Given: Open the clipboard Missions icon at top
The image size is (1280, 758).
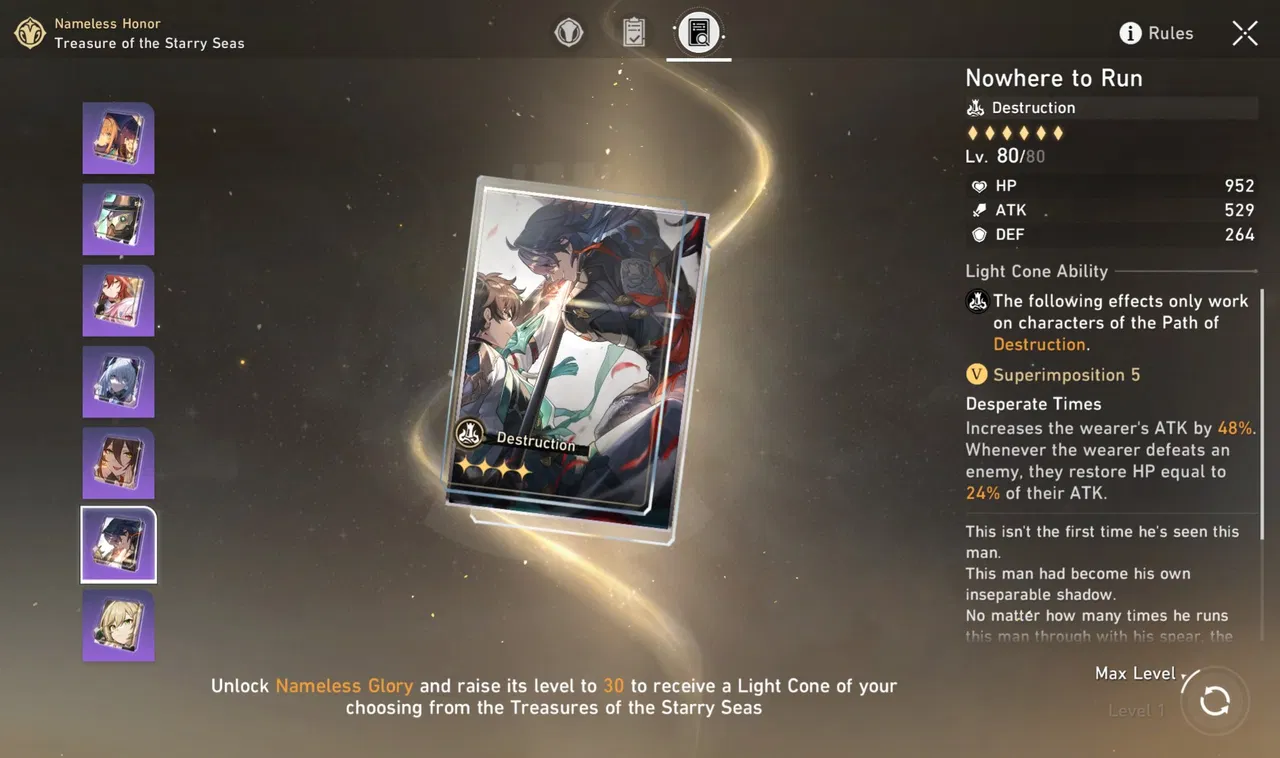Looking at the screenshot, I should (x=634, y=31).
